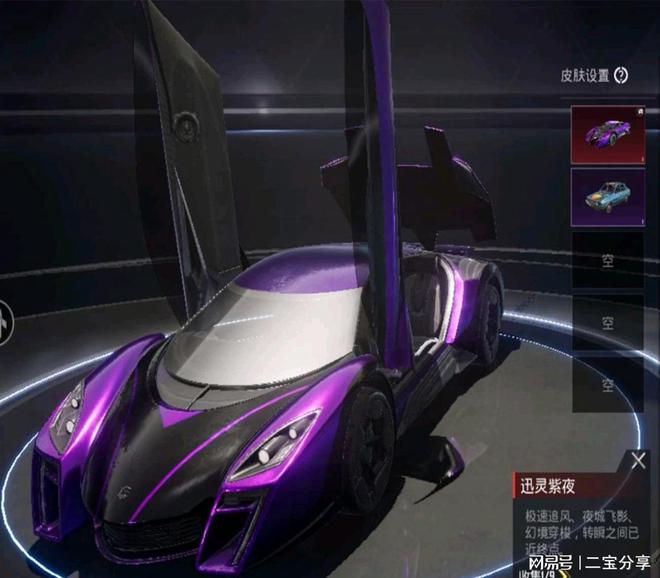Click the partly hidden round button at left edge

coord(5,324)
